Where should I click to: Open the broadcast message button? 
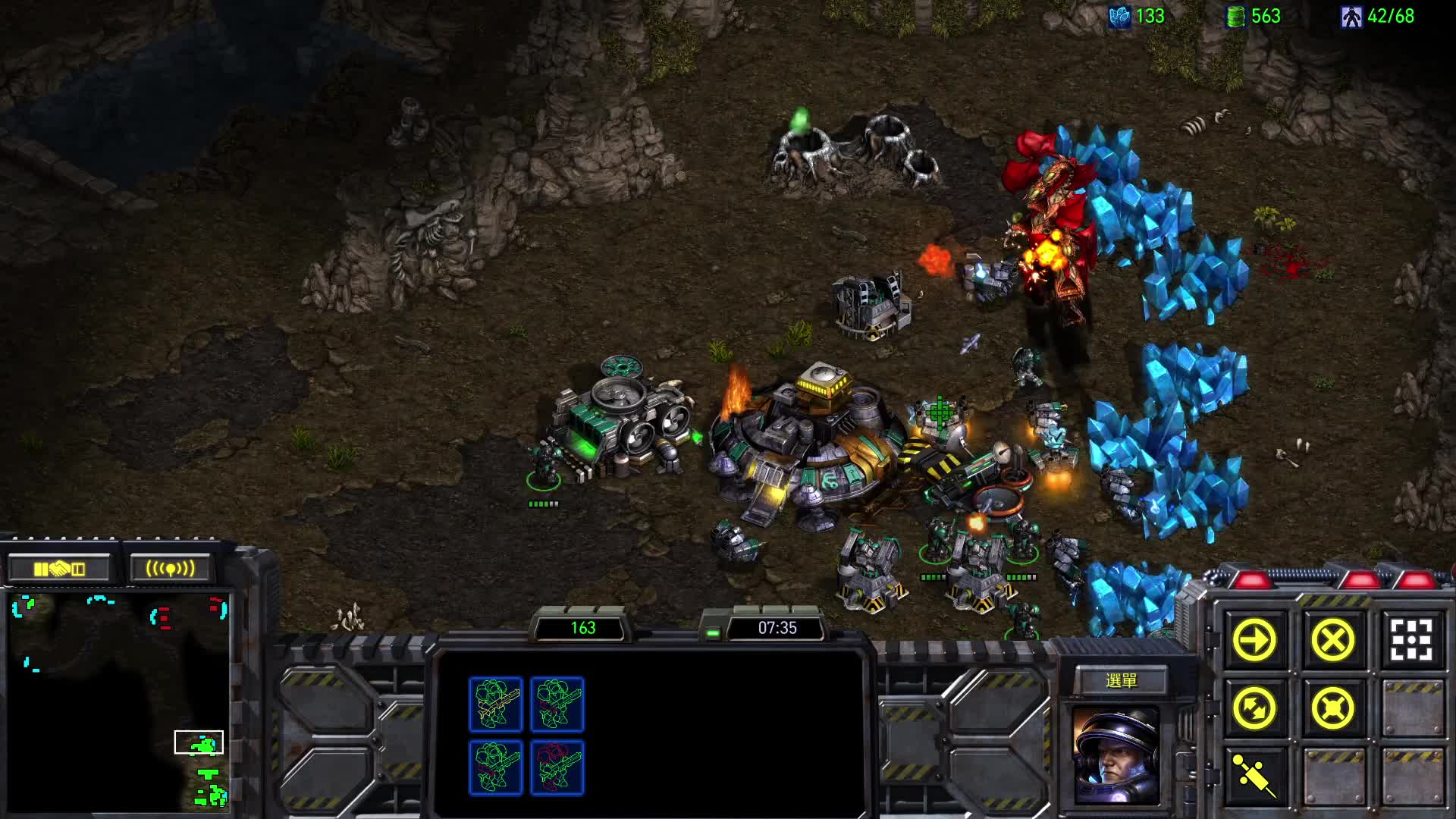click(x=170, y=569)
